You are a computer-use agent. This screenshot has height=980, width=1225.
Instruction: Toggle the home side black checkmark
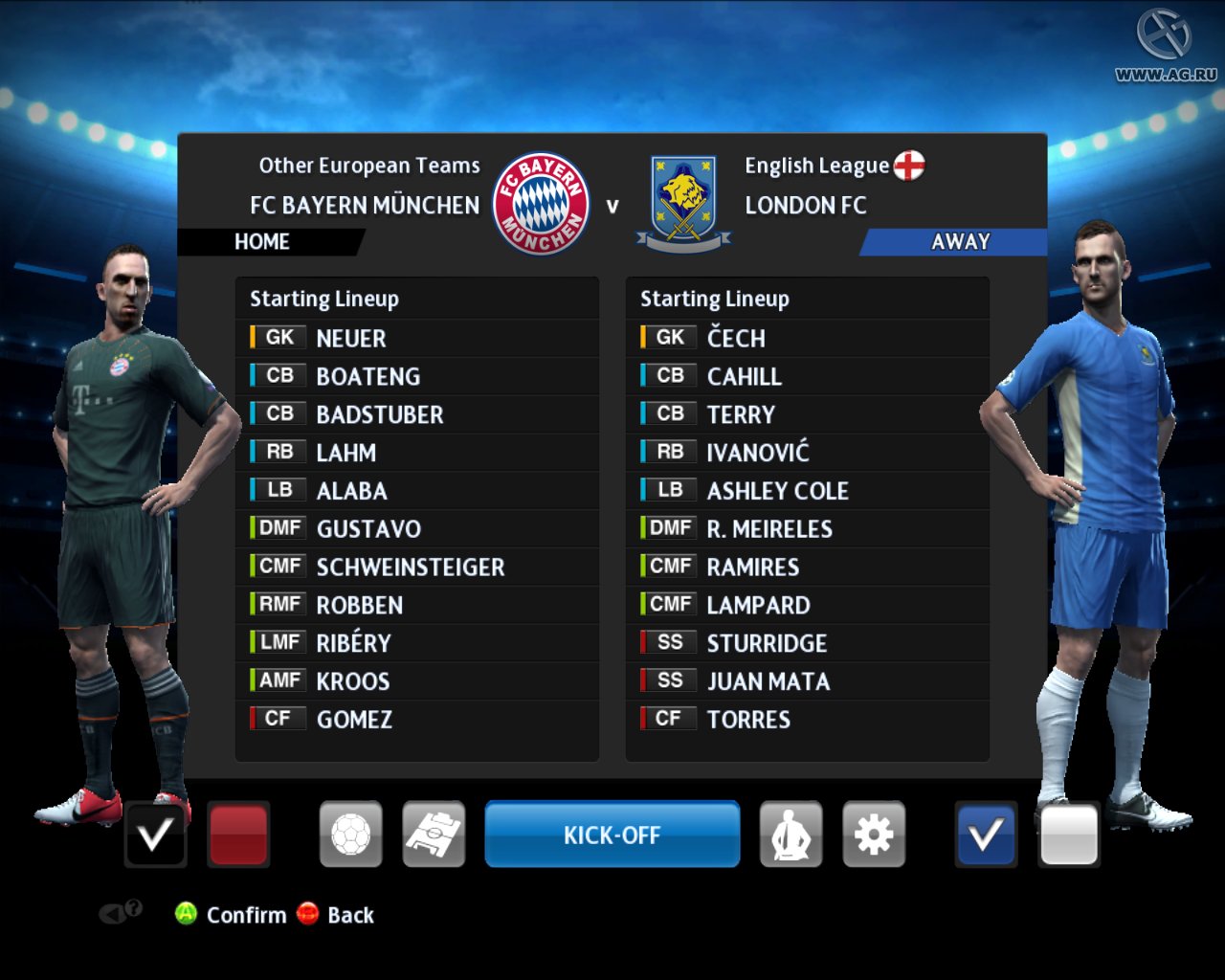click(x=155, y=835)
